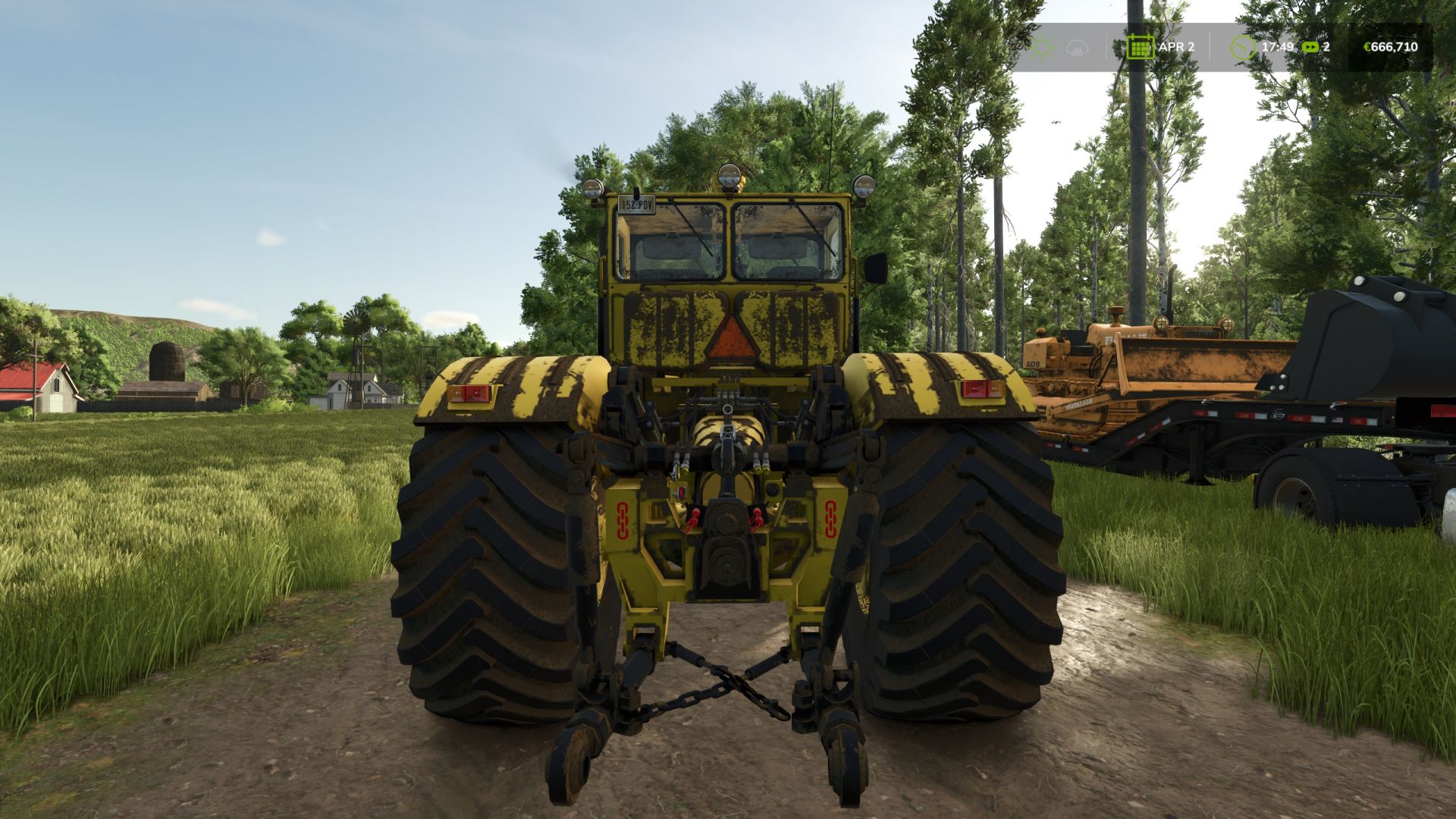
Task: Click the time speed multiplier showing 2
Action: tap(1326, 47)
